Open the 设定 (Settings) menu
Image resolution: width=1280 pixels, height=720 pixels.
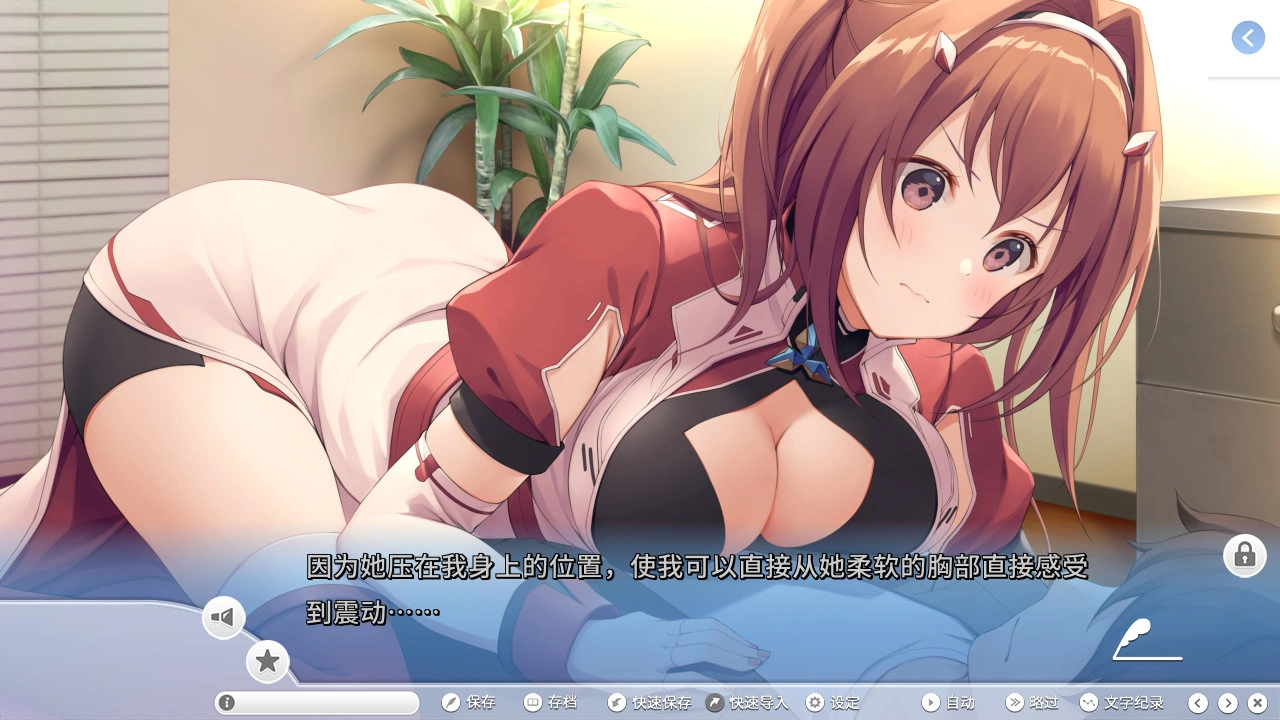point(833,703)
